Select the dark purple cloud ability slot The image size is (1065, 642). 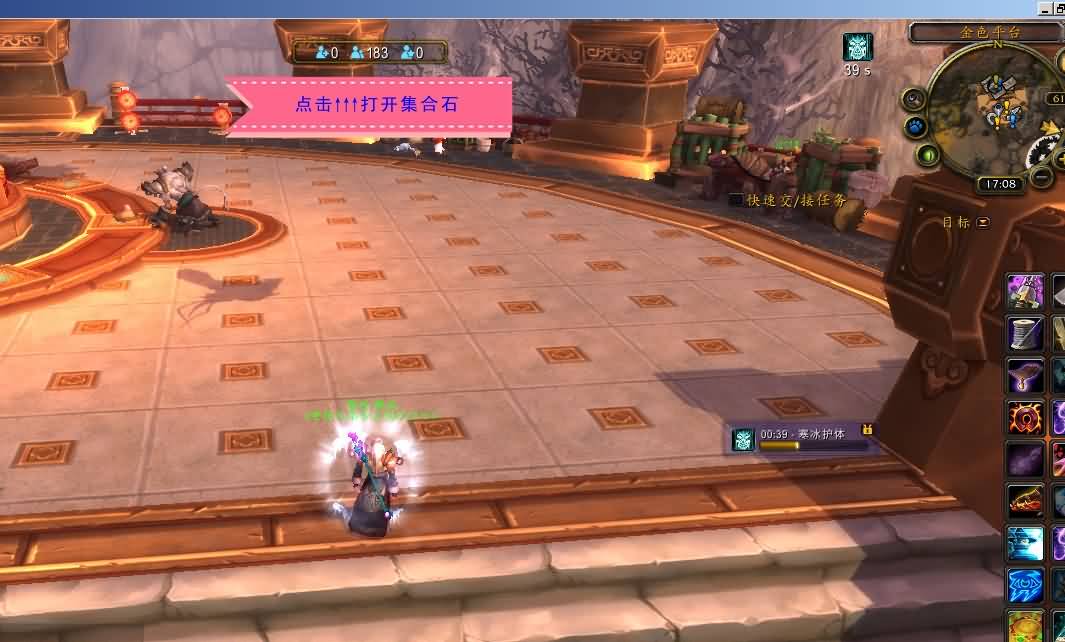click(1025, 460)
